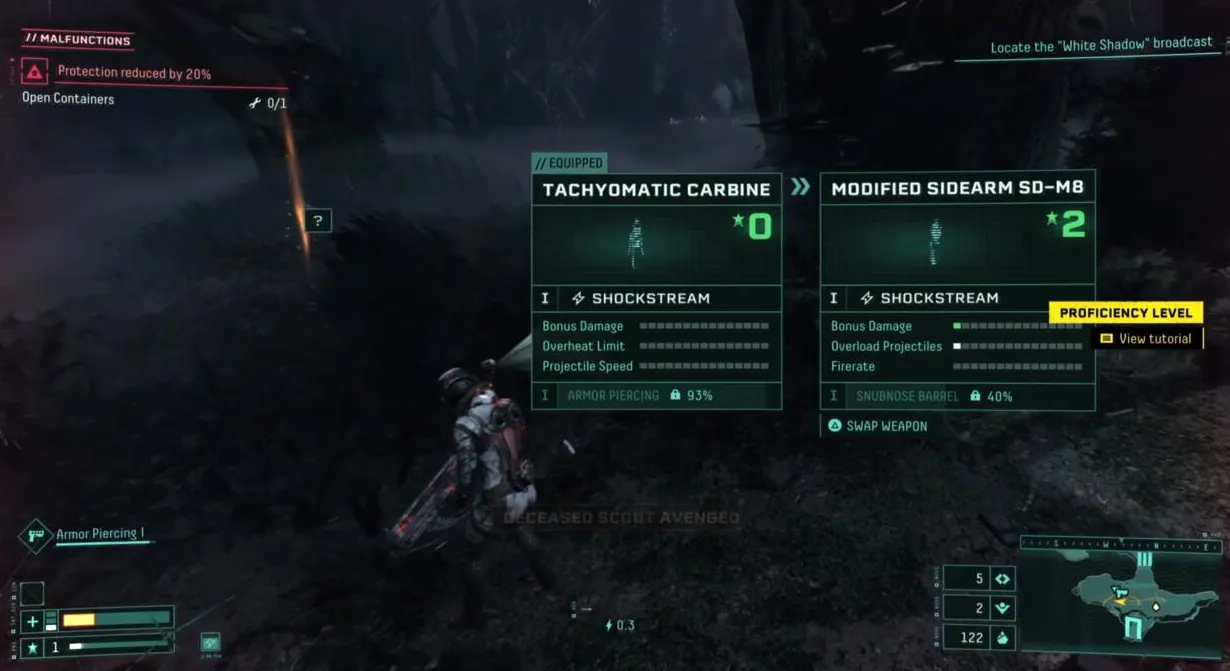Swap weapon to the Modified Sidearm
The image size is (1230, 671).
tap(878, 426)
